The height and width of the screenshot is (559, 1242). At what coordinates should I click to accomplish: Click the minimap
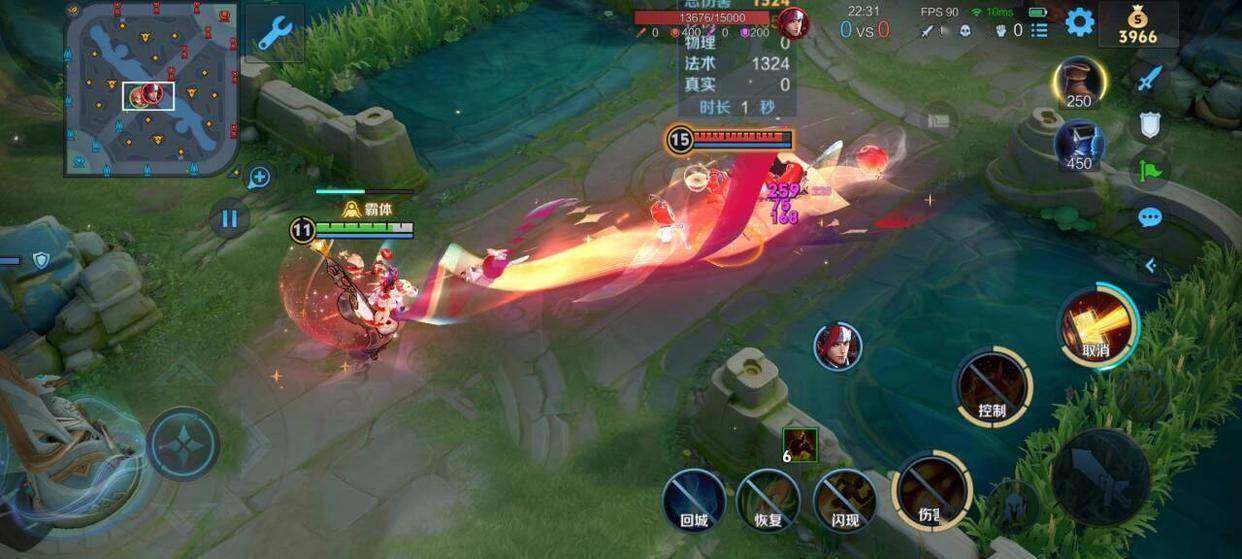point(152,88)
